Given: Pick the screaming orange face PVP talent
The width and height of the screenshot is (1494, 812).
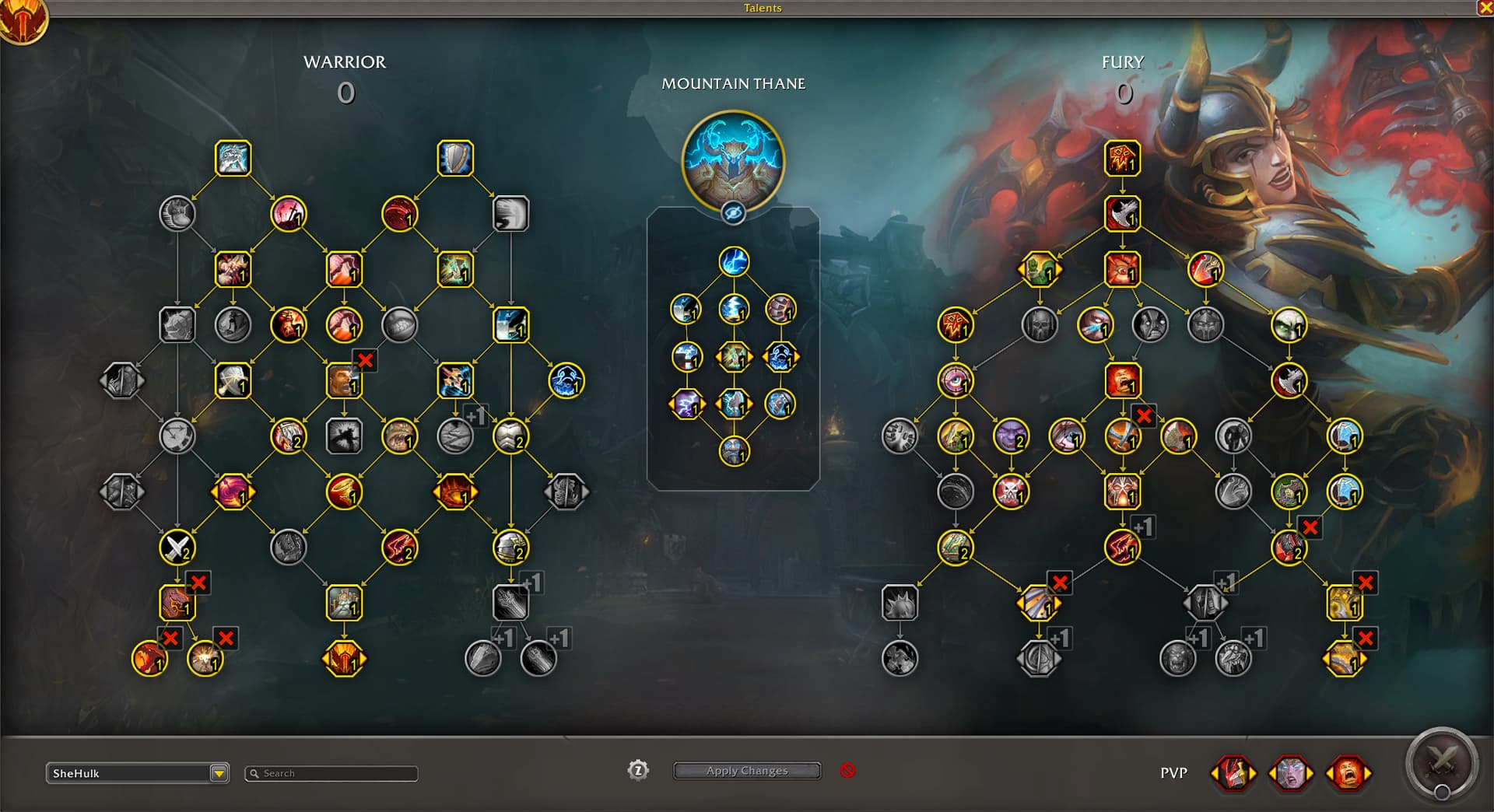Looking at the screenshot, I should coord(1348,773).
